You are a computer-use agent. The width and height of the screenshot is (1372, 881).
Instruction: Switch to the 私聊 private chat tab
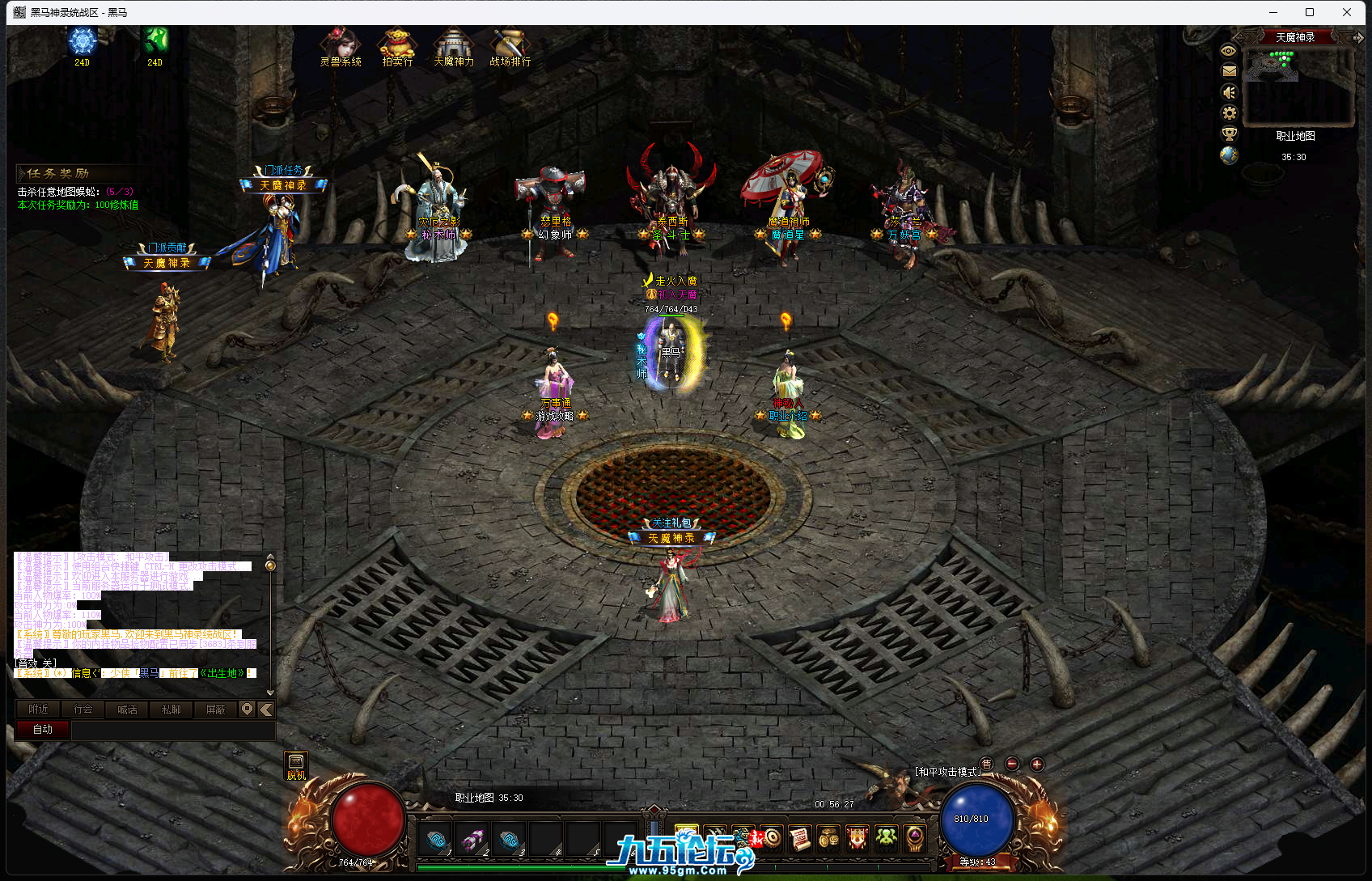(x=171, y=709)
